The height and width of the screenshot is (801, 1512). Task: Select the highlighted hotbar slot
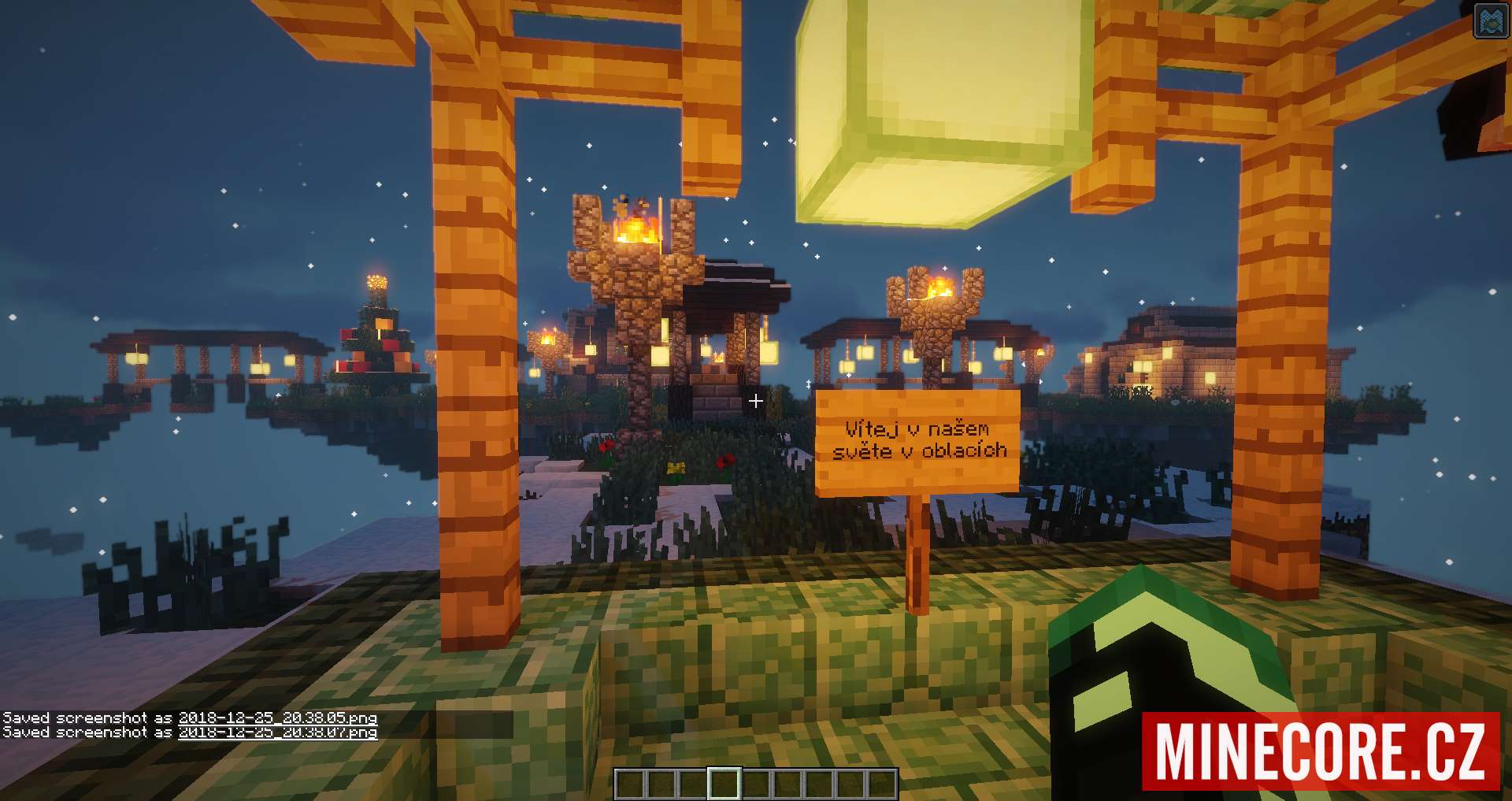[724, 784]
